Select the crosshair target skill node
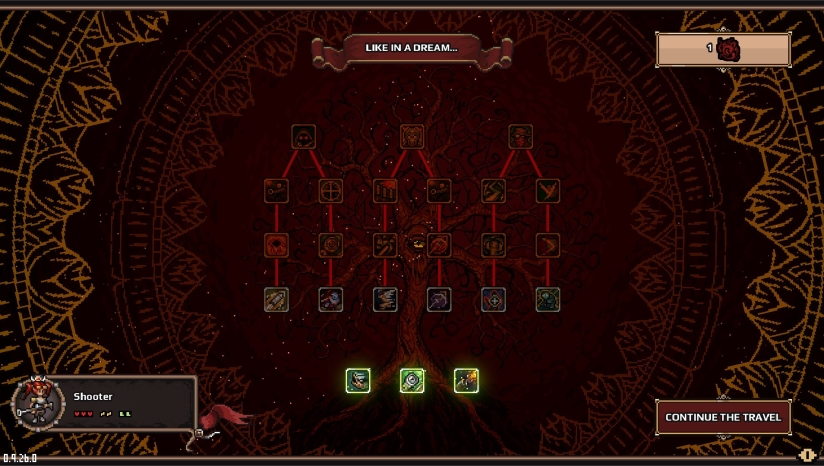The image size is (824, 466). 331,190
